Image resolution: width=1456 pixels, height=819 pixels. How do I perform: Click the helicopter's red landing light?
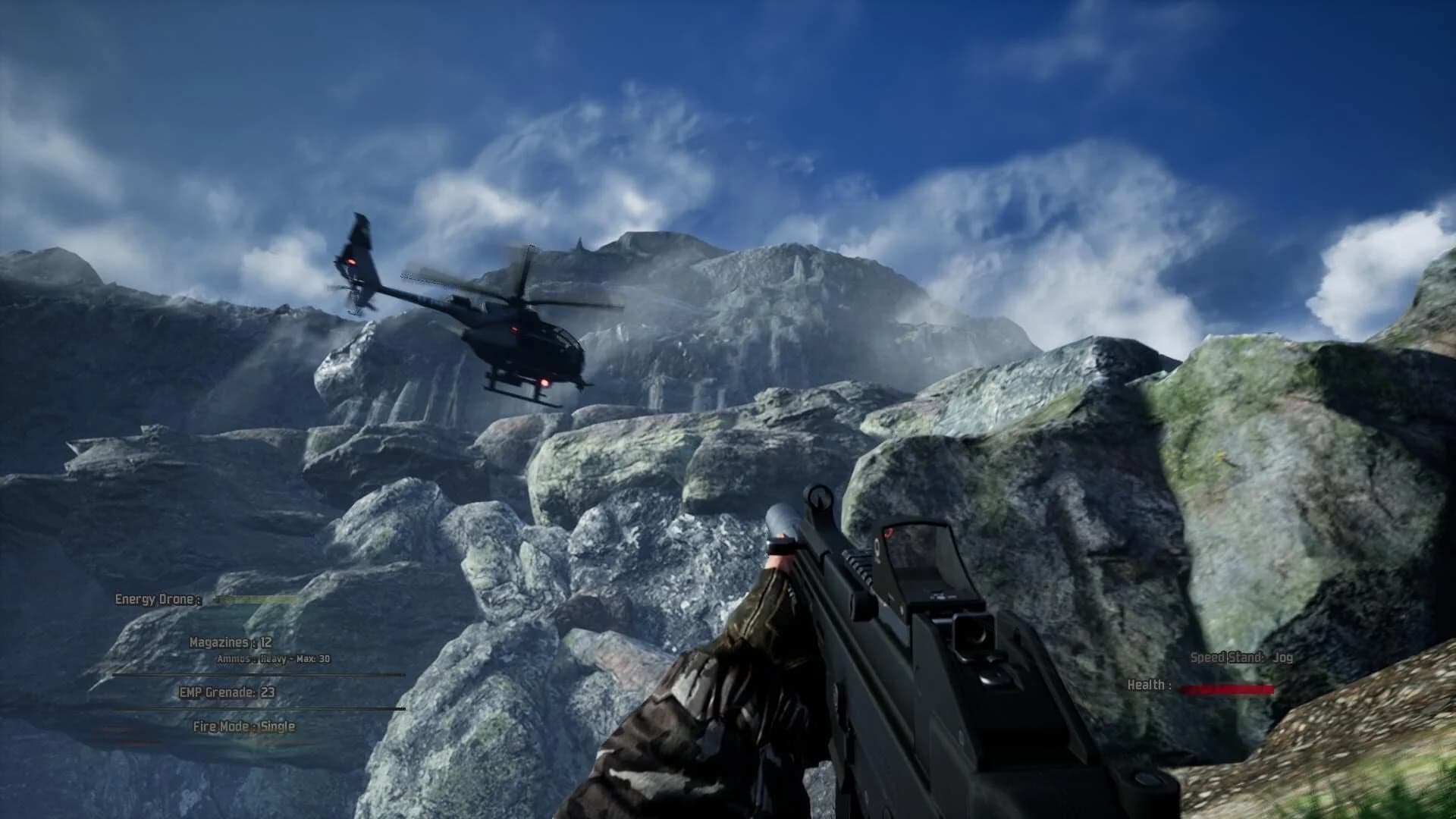[x=544, y=383]
